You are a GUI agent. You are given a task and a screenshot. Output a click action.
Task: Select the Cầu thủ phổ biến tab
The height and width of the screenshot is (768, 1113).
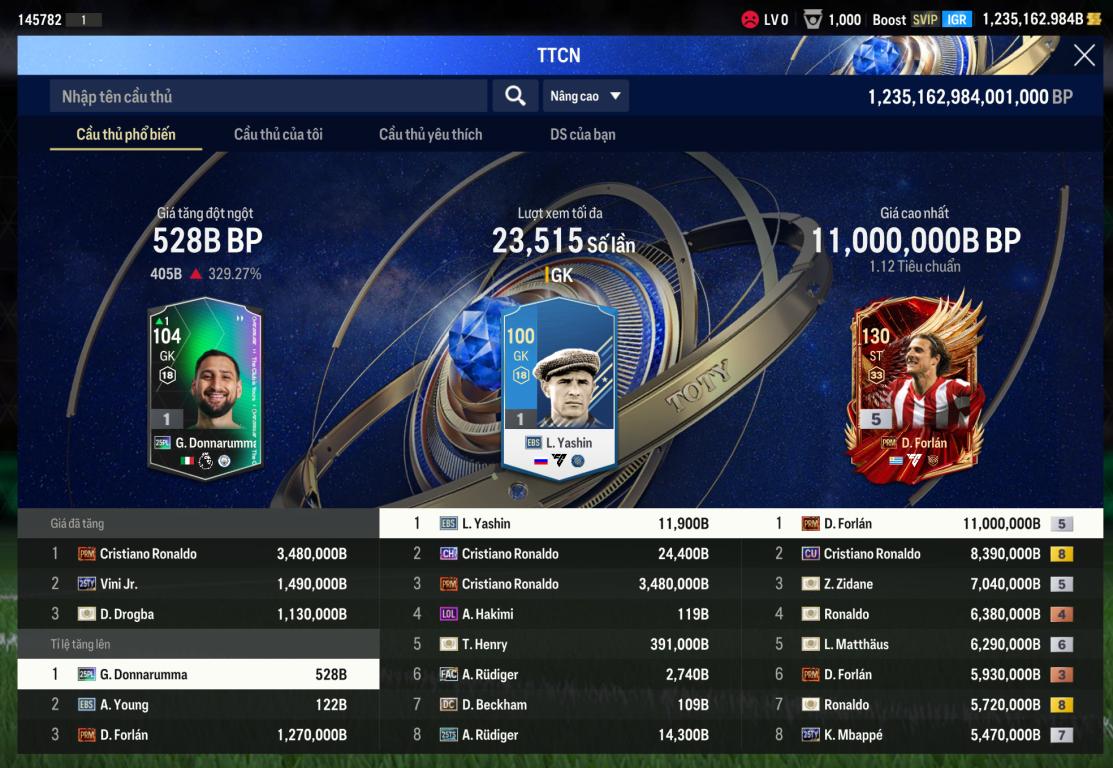point(126,134)
